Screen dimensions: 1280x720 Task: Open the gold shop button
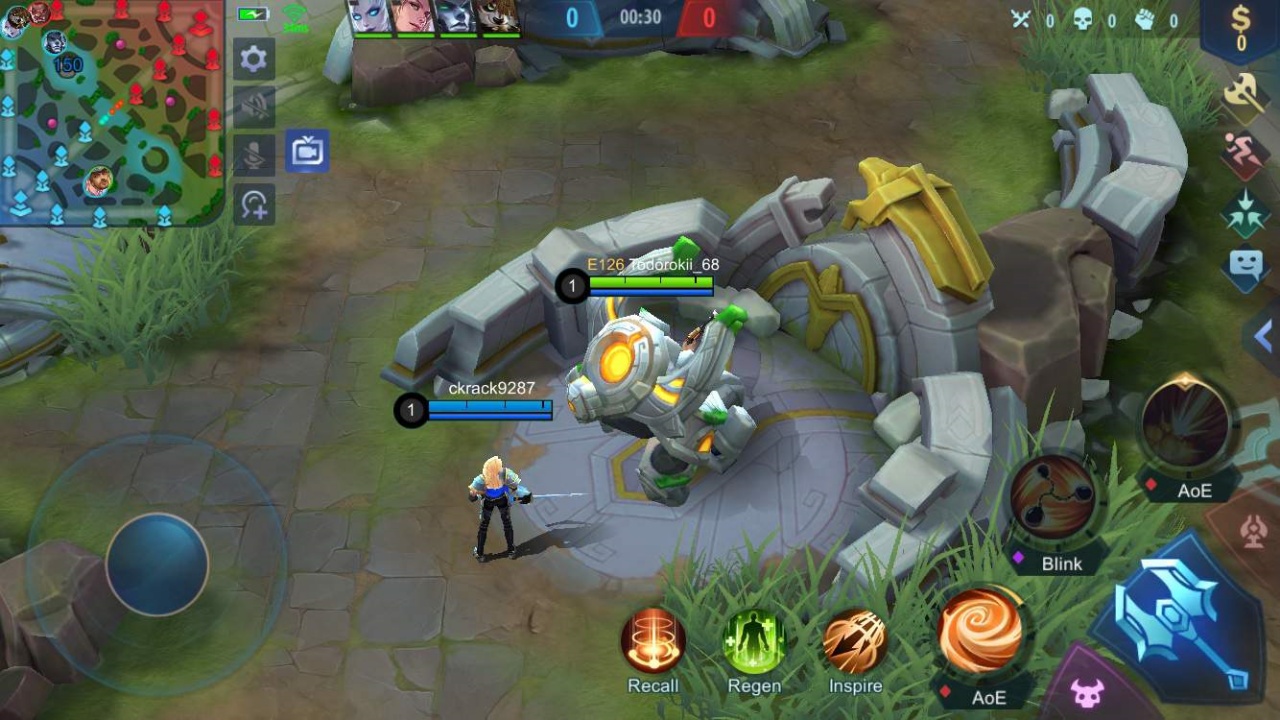[1241, 27]
